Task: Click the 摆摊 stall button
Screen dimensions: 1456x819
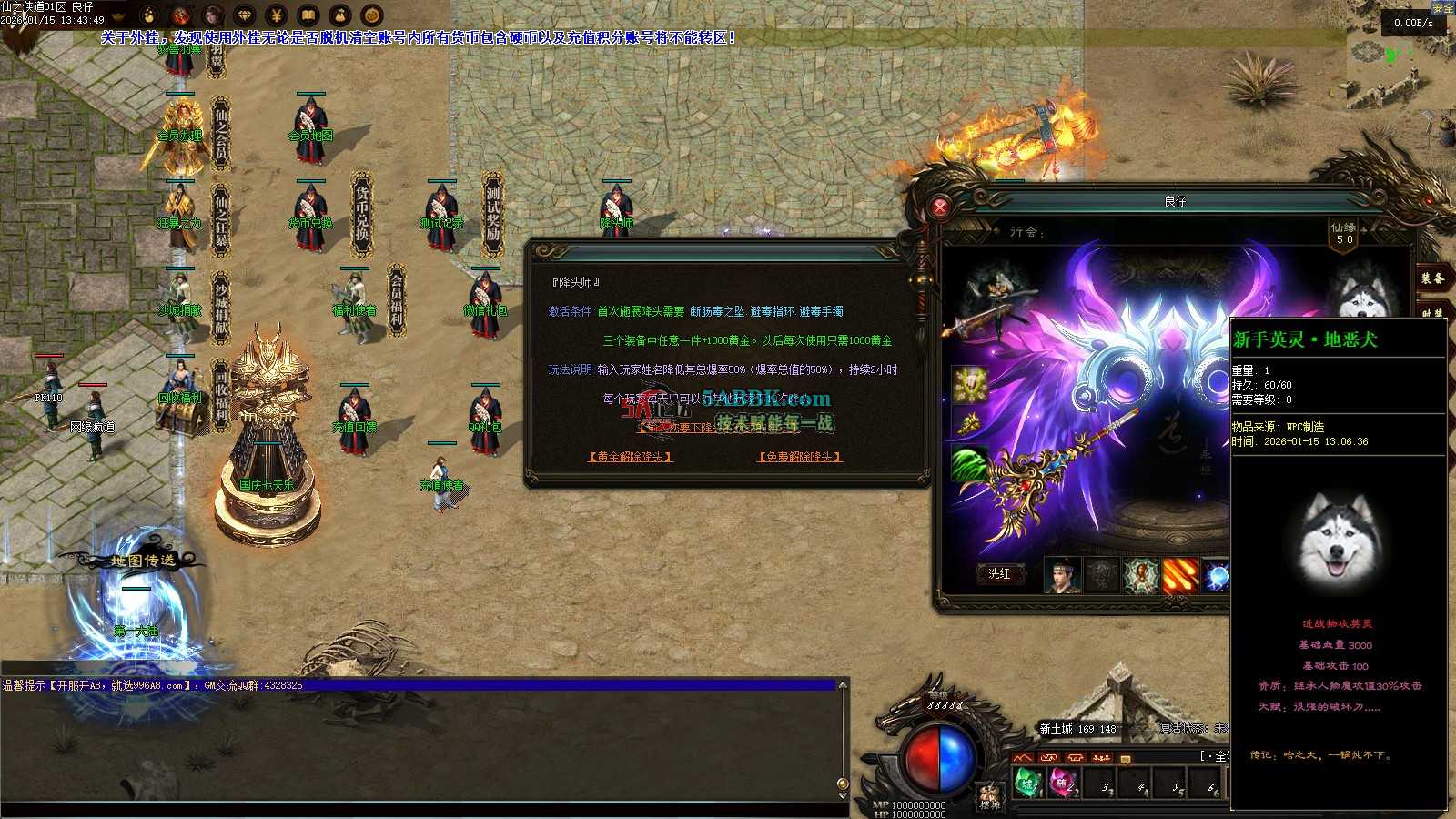Action: tap(989, 797)
